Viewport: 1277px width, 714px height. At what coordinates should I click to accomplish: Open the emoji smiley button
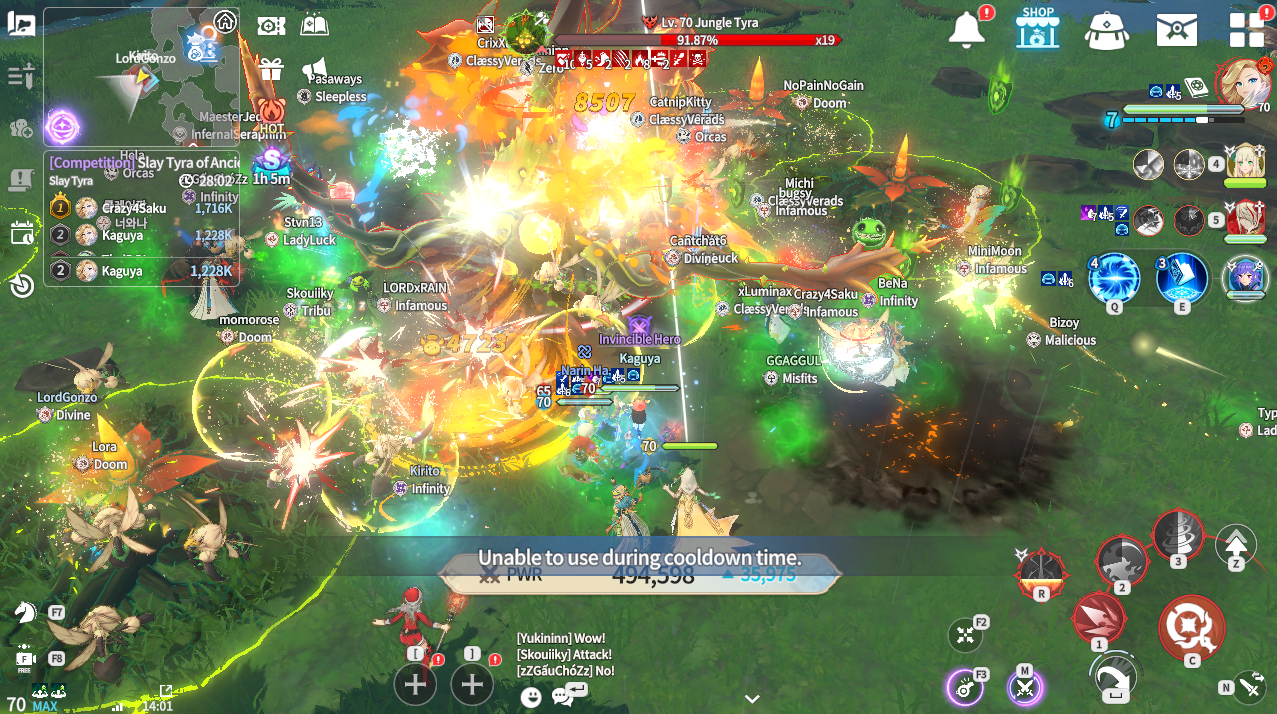pyautogui.click(x=531, y=697)
